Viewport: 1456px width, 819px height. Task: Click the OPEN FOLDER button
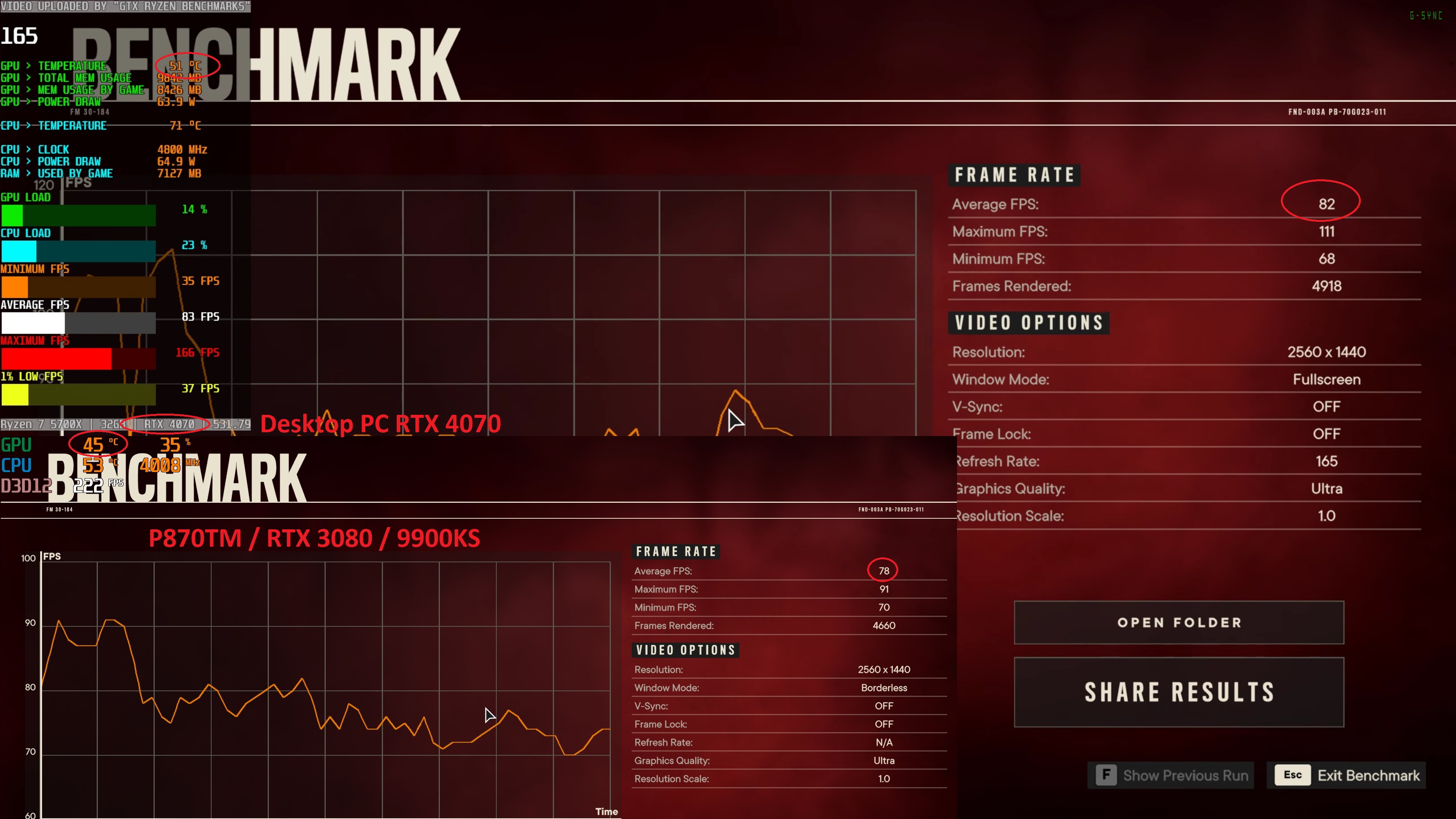[x=1179, y=622]
